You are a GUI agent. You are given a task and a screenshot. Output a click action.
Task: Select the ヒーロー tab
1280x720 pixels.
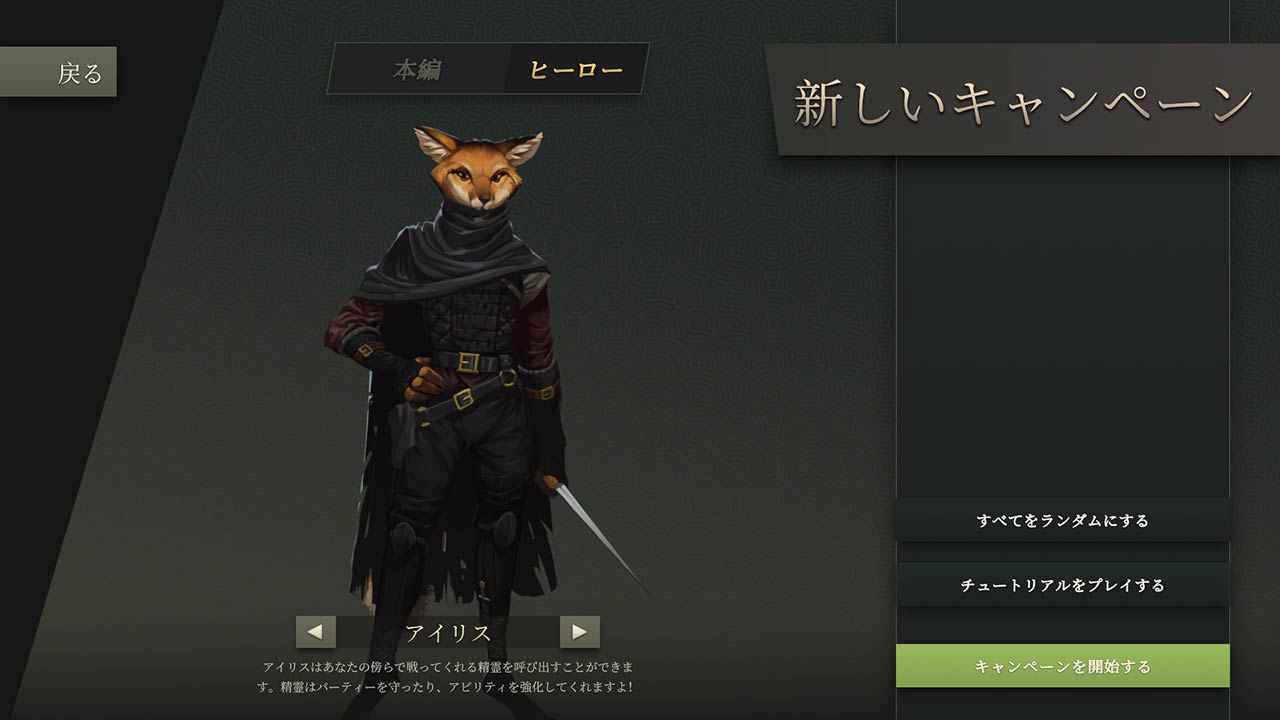[x=575, y=70]
